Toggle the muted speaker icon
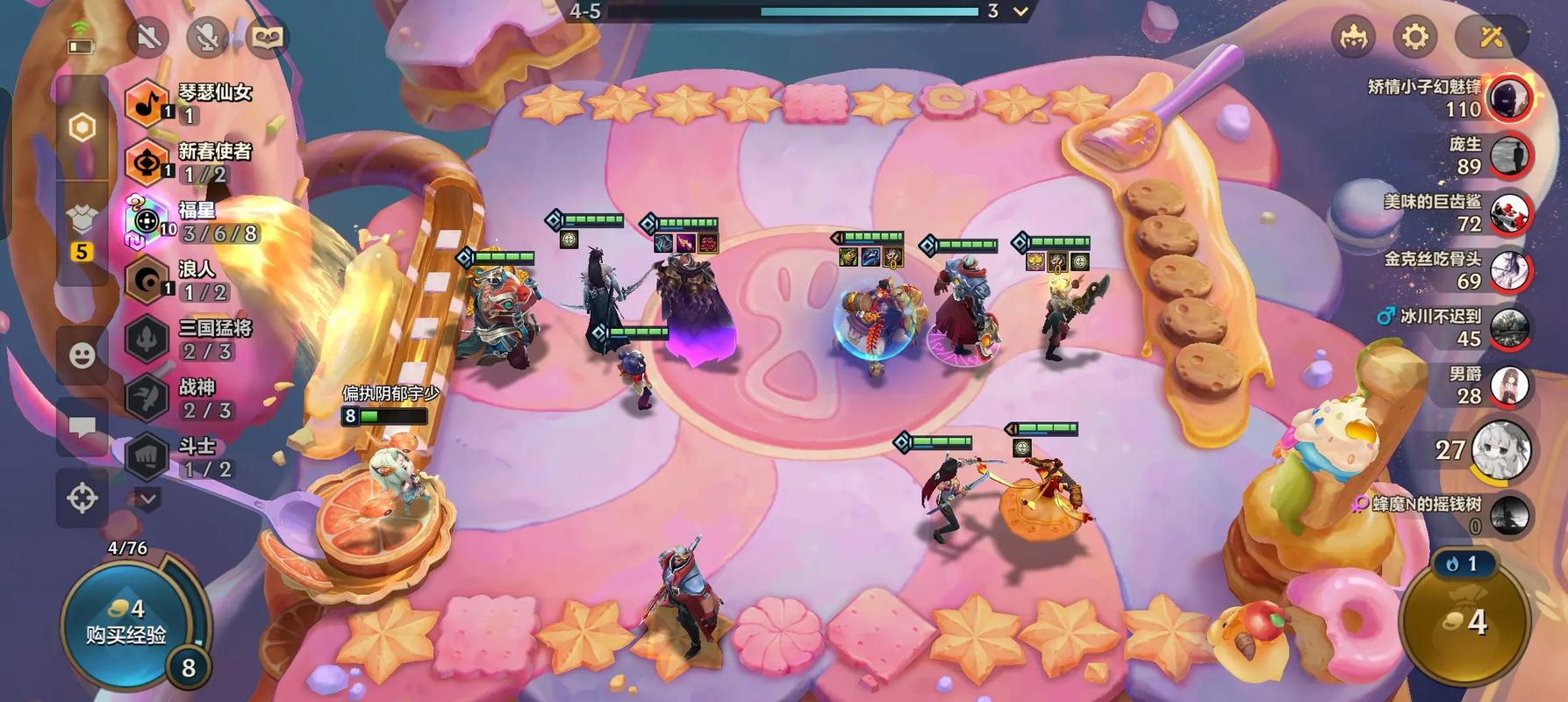This screenshot has width=1568, height=702. [x=149, y=37]
